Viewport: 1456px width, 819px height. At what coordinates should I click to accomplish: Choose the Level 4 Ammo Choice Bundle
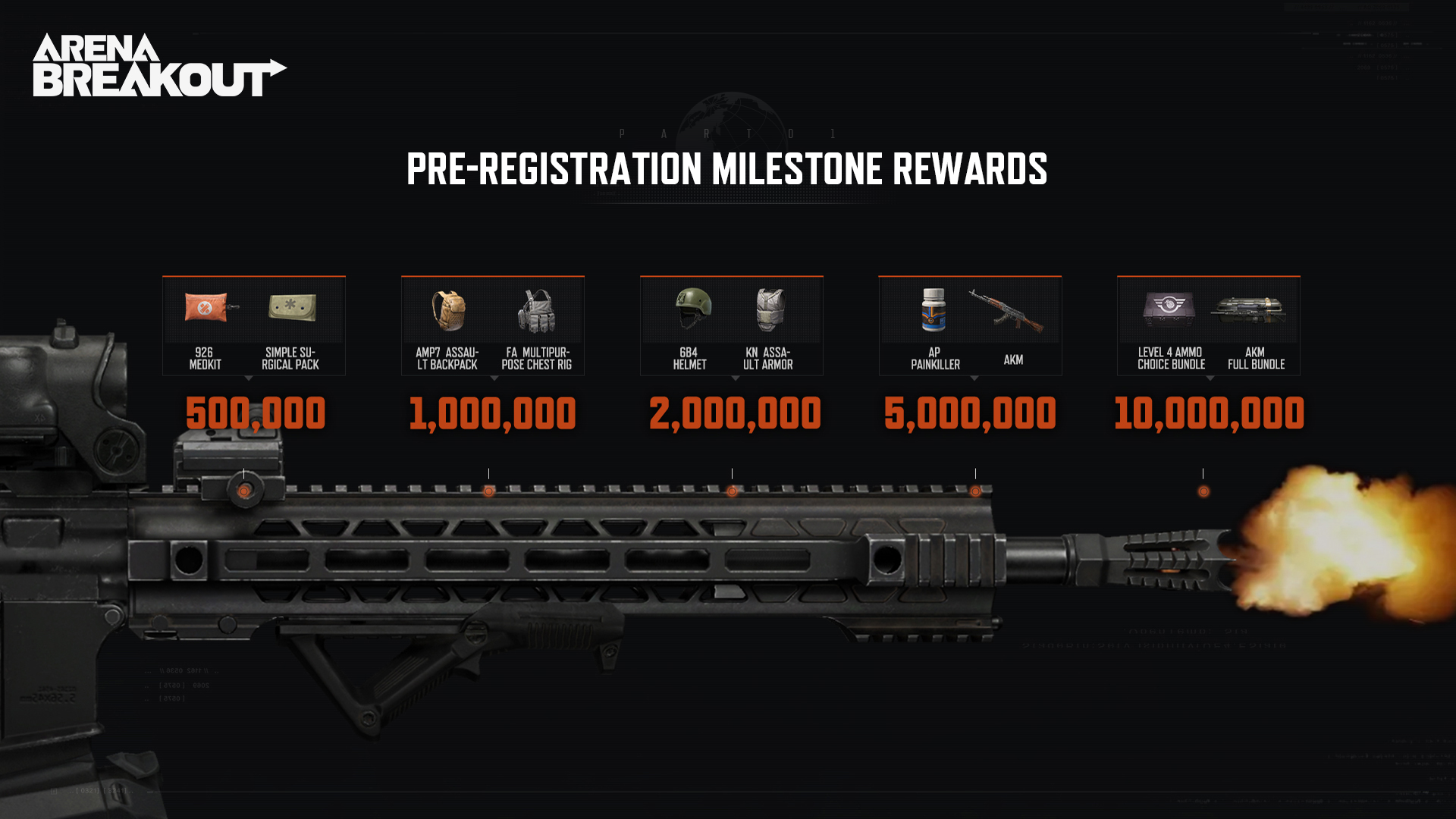[1169, 308]
